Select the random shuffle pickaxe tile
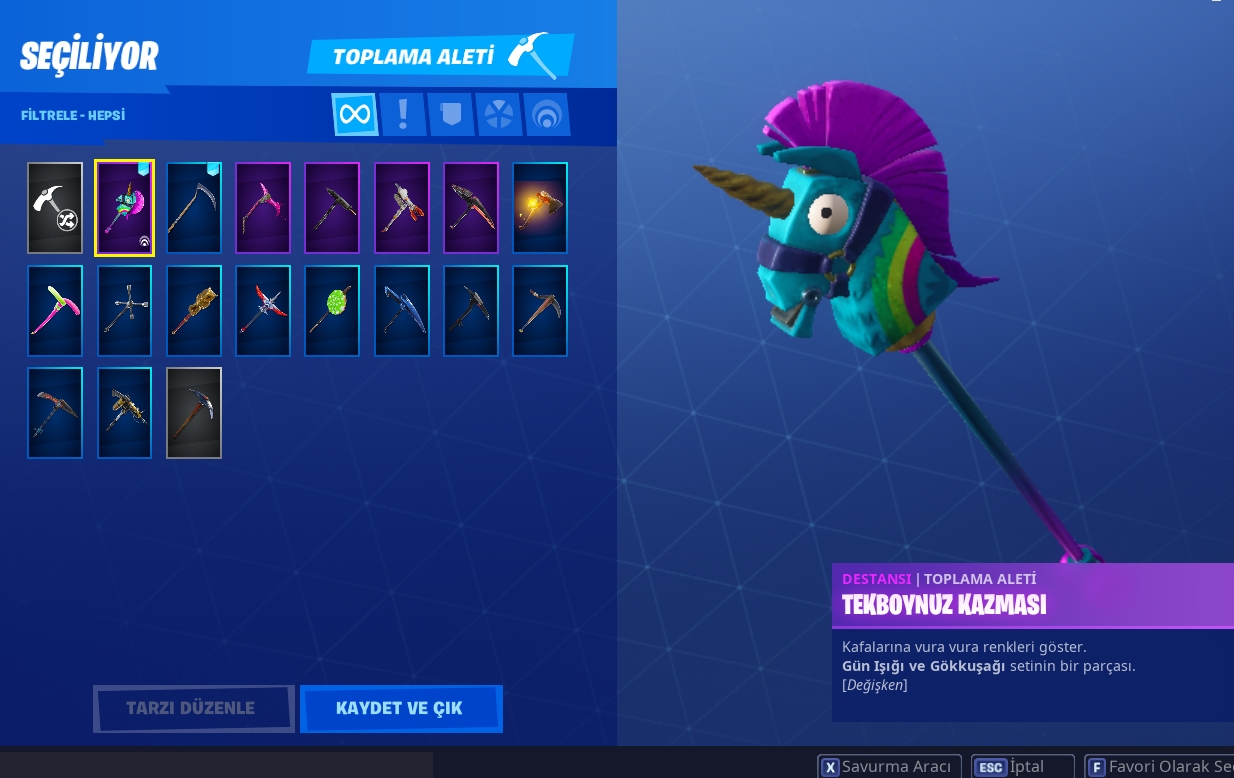1234x778 pixels. pos(55,208)
